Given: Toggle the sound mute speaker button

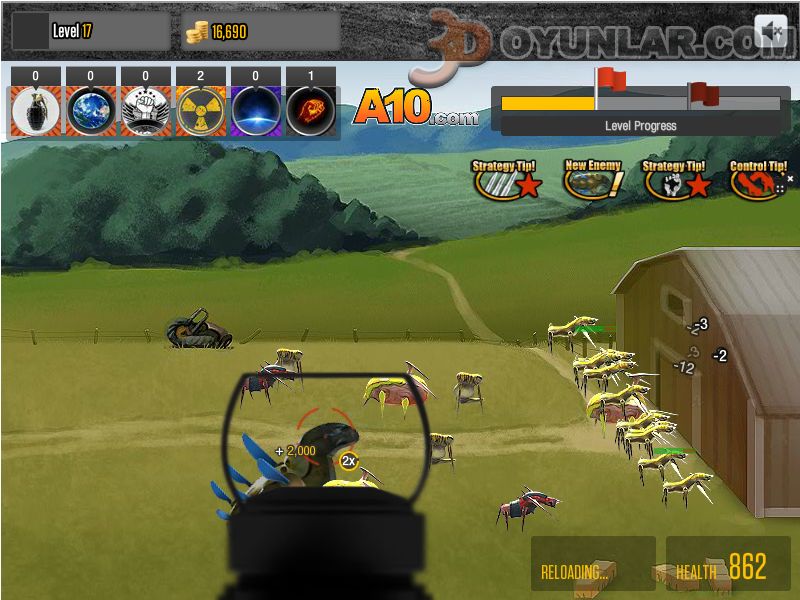Looking at the screenshot, I should coord(770,32).
